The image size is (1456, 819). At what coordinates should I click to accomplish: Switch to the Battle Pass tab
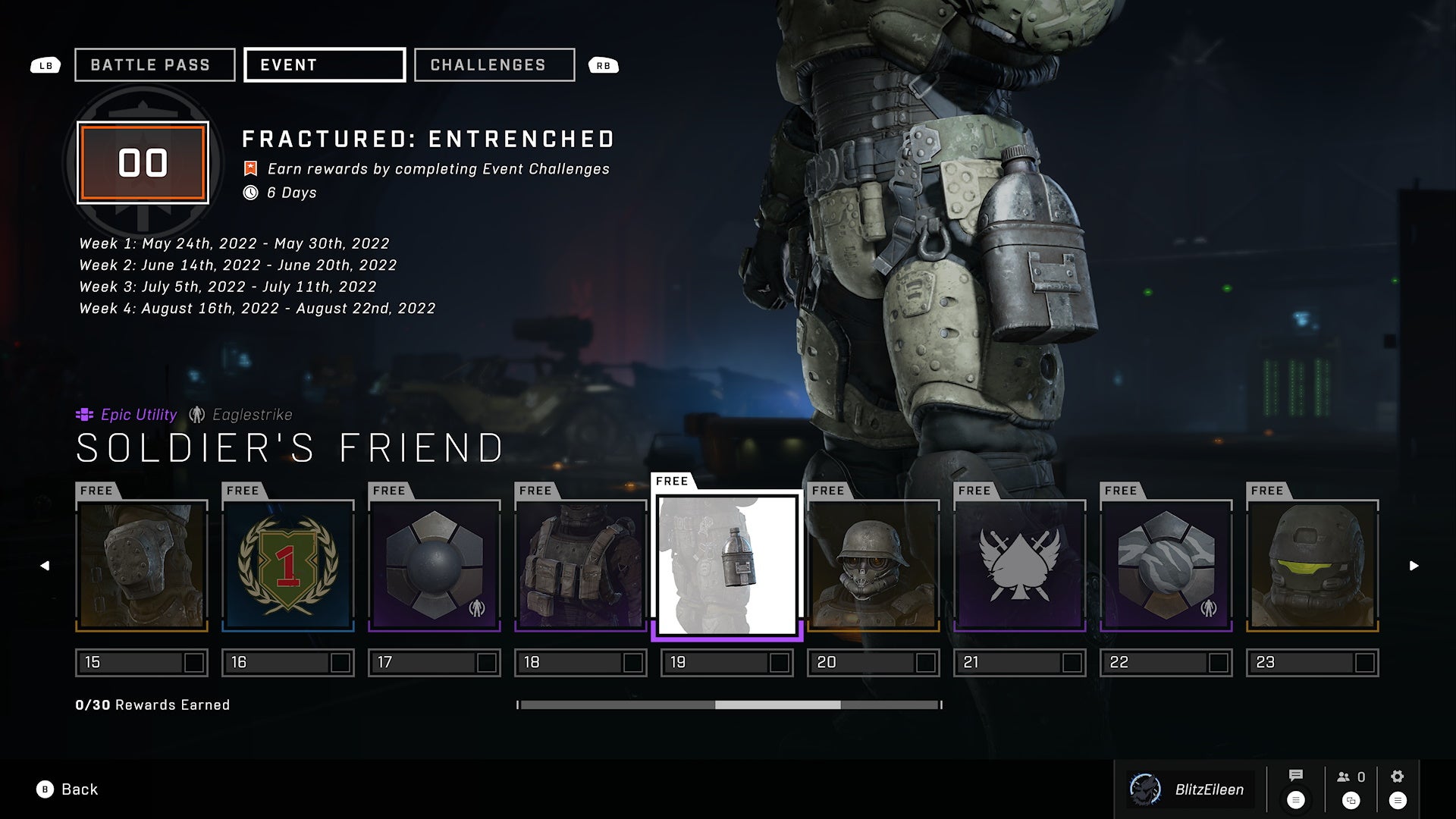point(155,65)
